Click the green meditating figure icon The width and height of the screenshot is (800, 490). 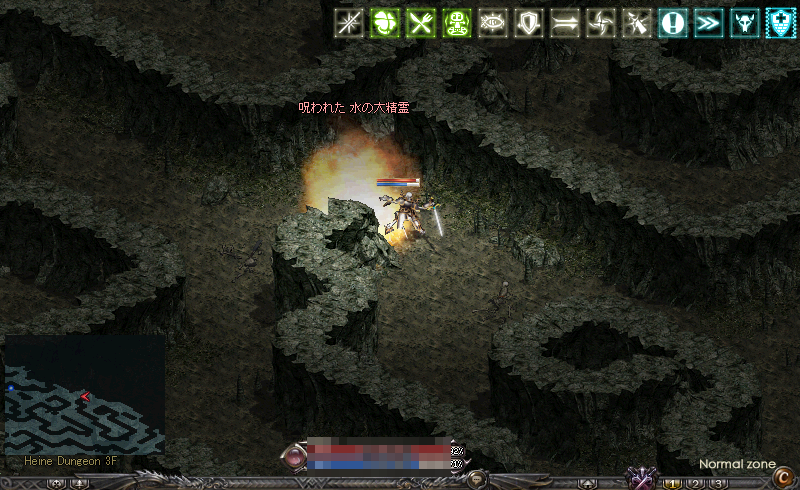pos(456,24)
